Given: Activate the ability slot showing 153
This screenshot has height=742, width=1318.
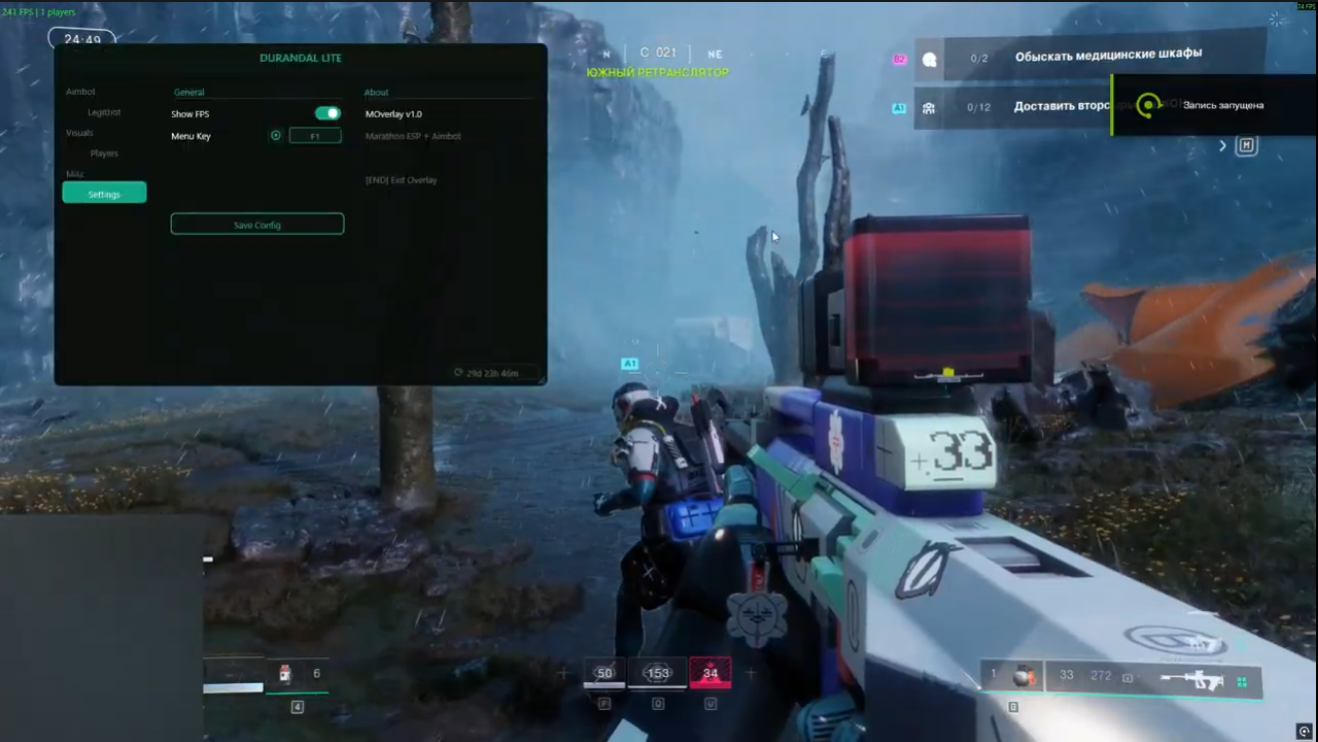Looking at the screenshot, I should (x=658, y=673).
